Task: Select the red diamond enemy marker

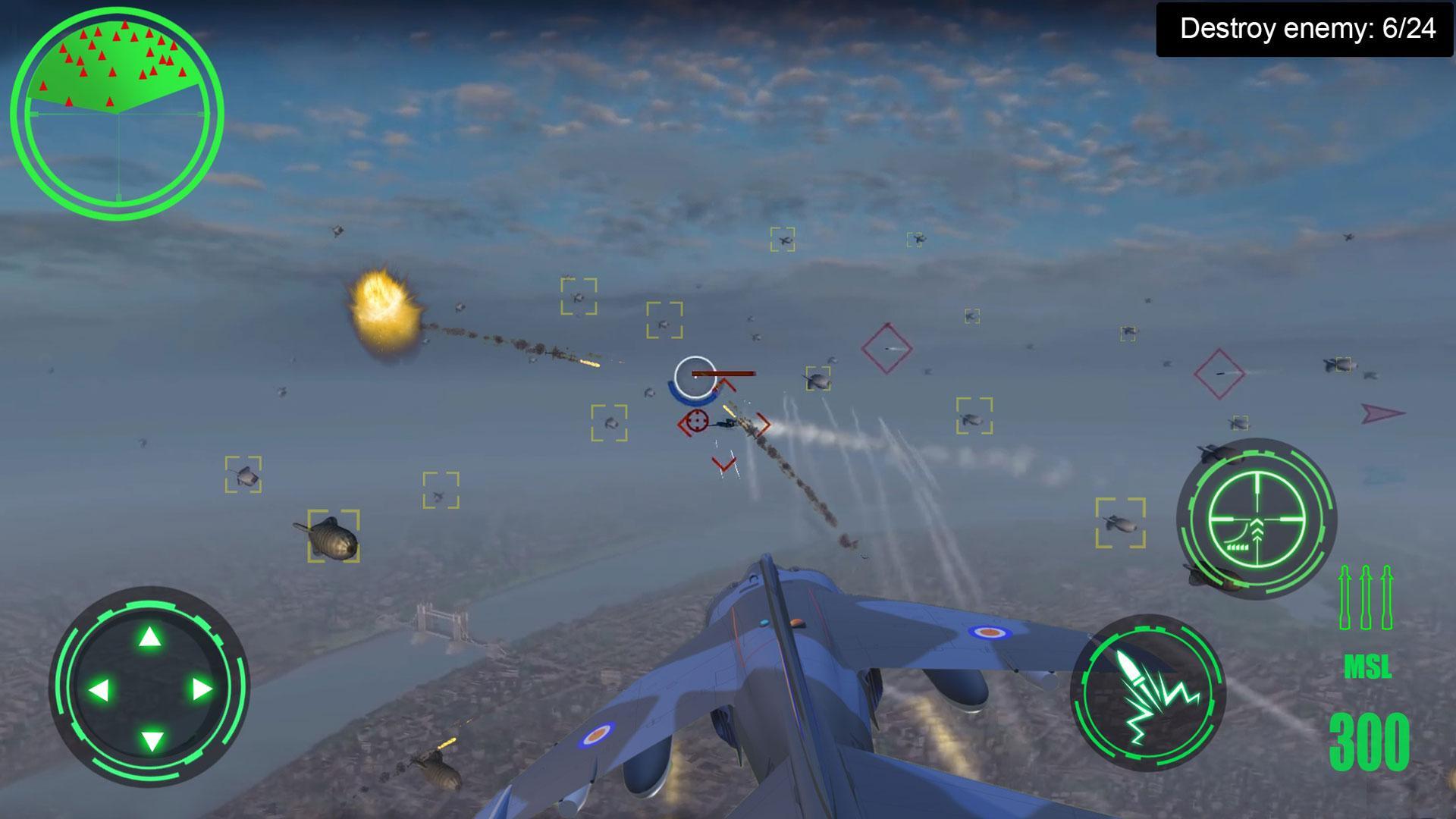Action: (x=886, y=347)
